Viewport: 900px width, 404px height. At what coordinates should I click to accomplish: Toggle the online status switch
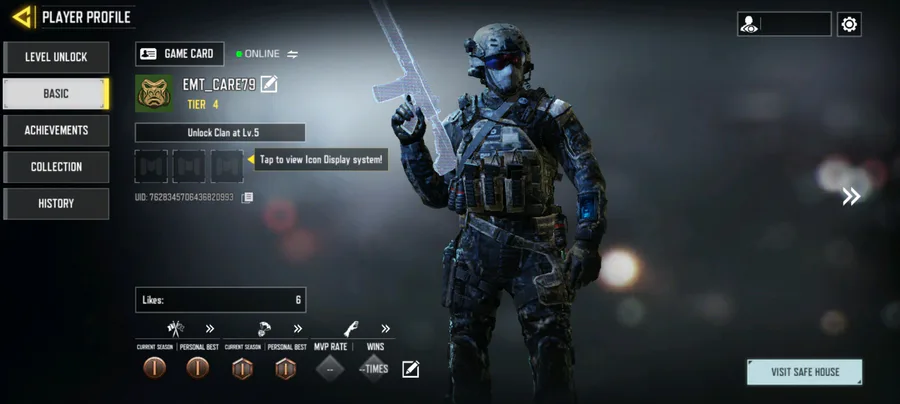tap(293, 54)
